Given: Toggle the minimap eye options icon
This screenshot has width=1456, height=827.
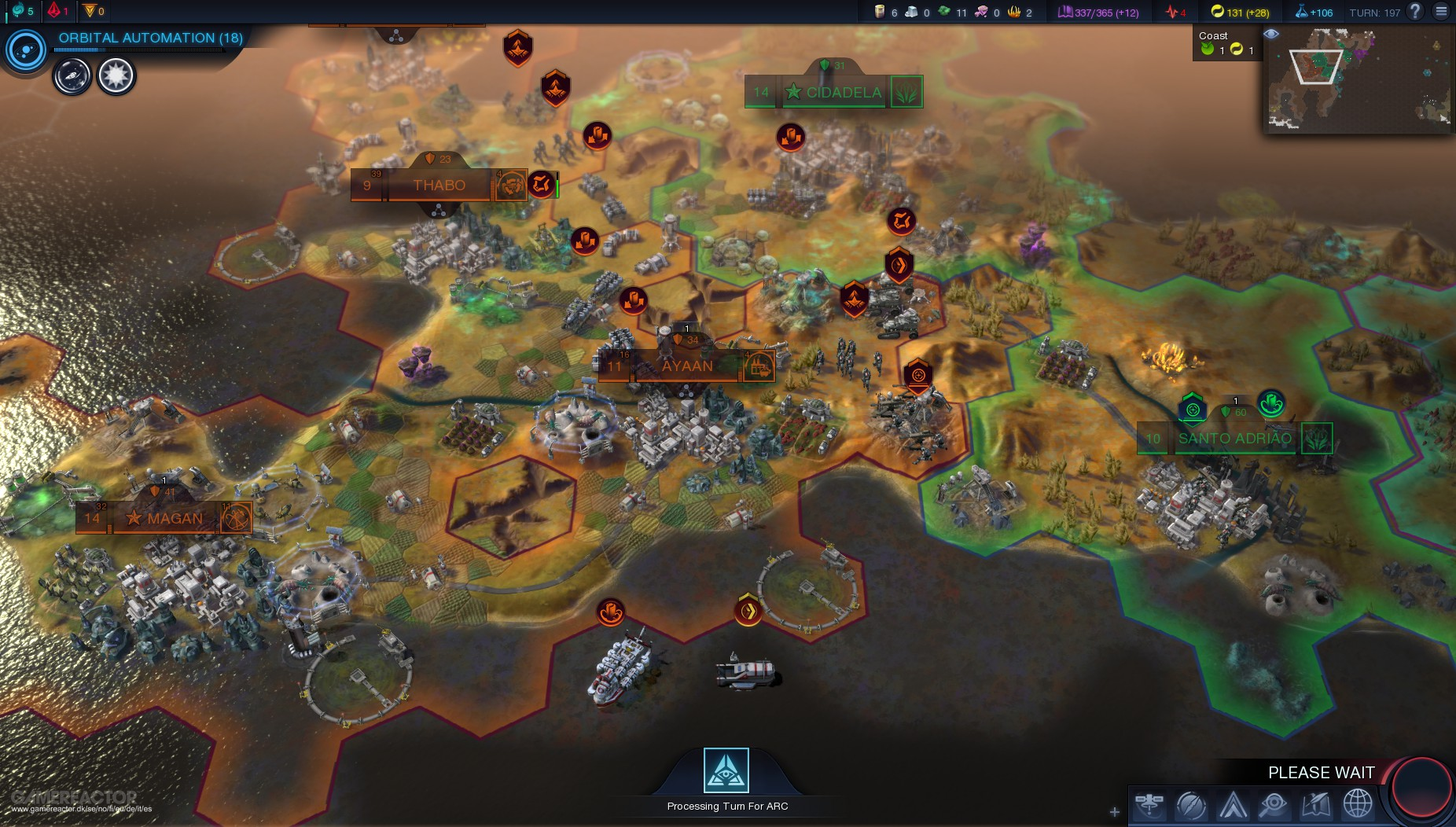Looking at the screenshot, I should [1270, 34].
